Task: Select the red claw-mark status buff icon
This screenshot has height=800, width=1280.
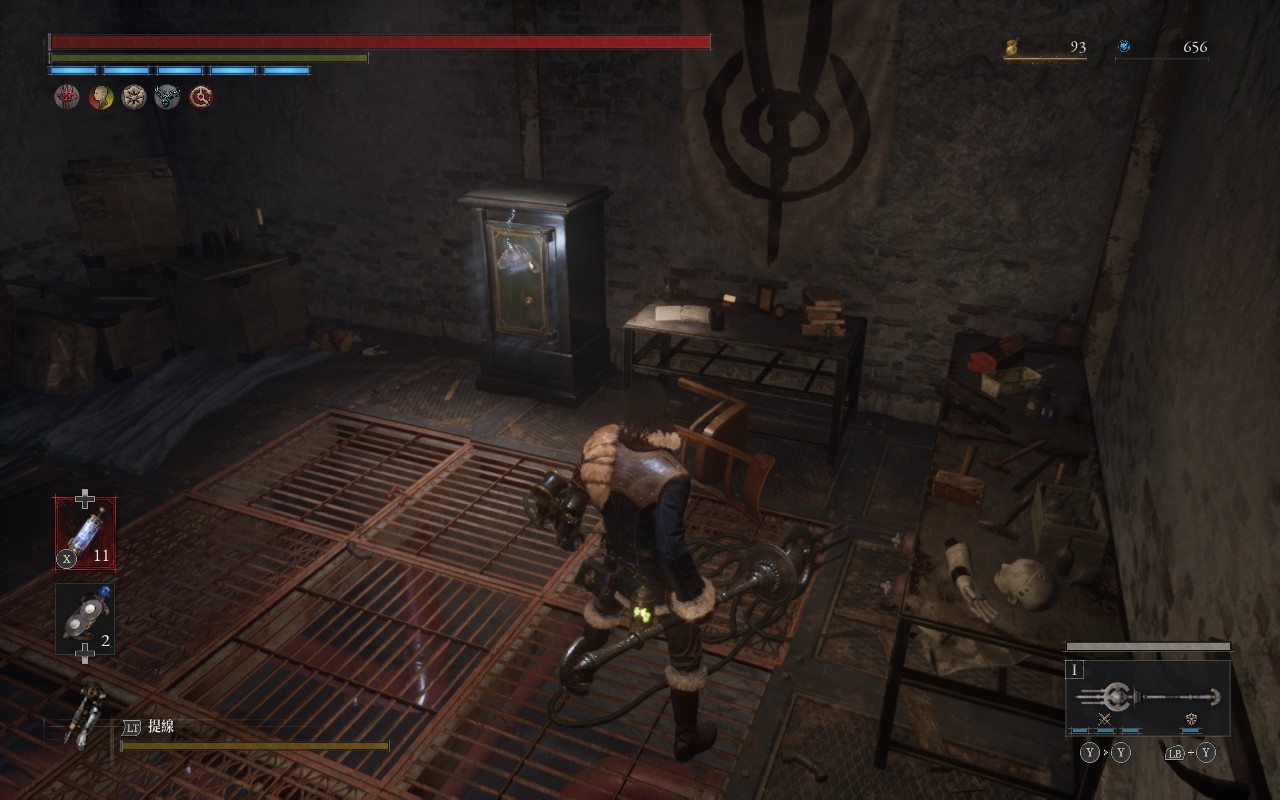Action: [67, 97]
